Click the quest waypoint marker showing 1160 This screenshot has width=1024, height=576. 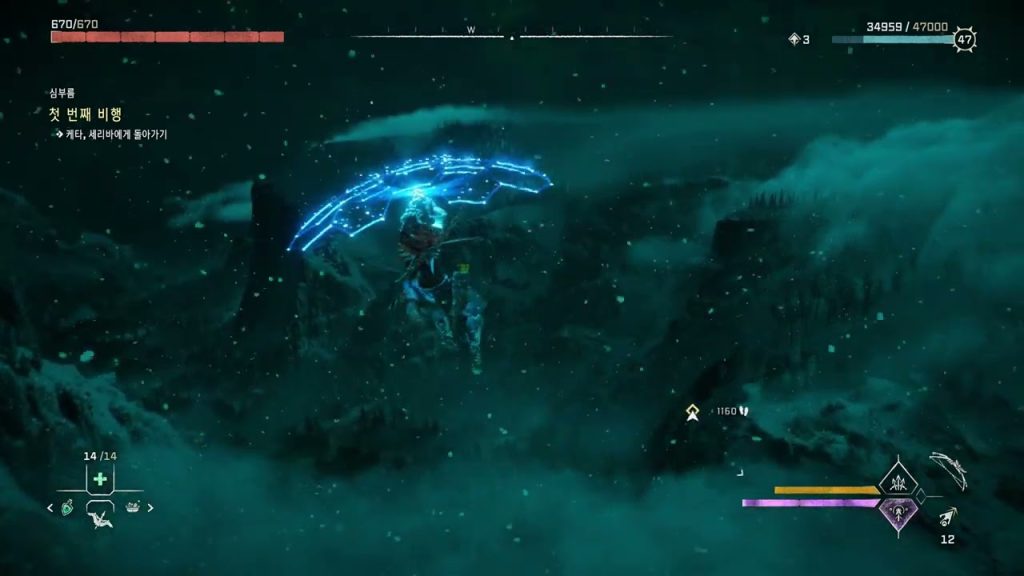point(692,411)
